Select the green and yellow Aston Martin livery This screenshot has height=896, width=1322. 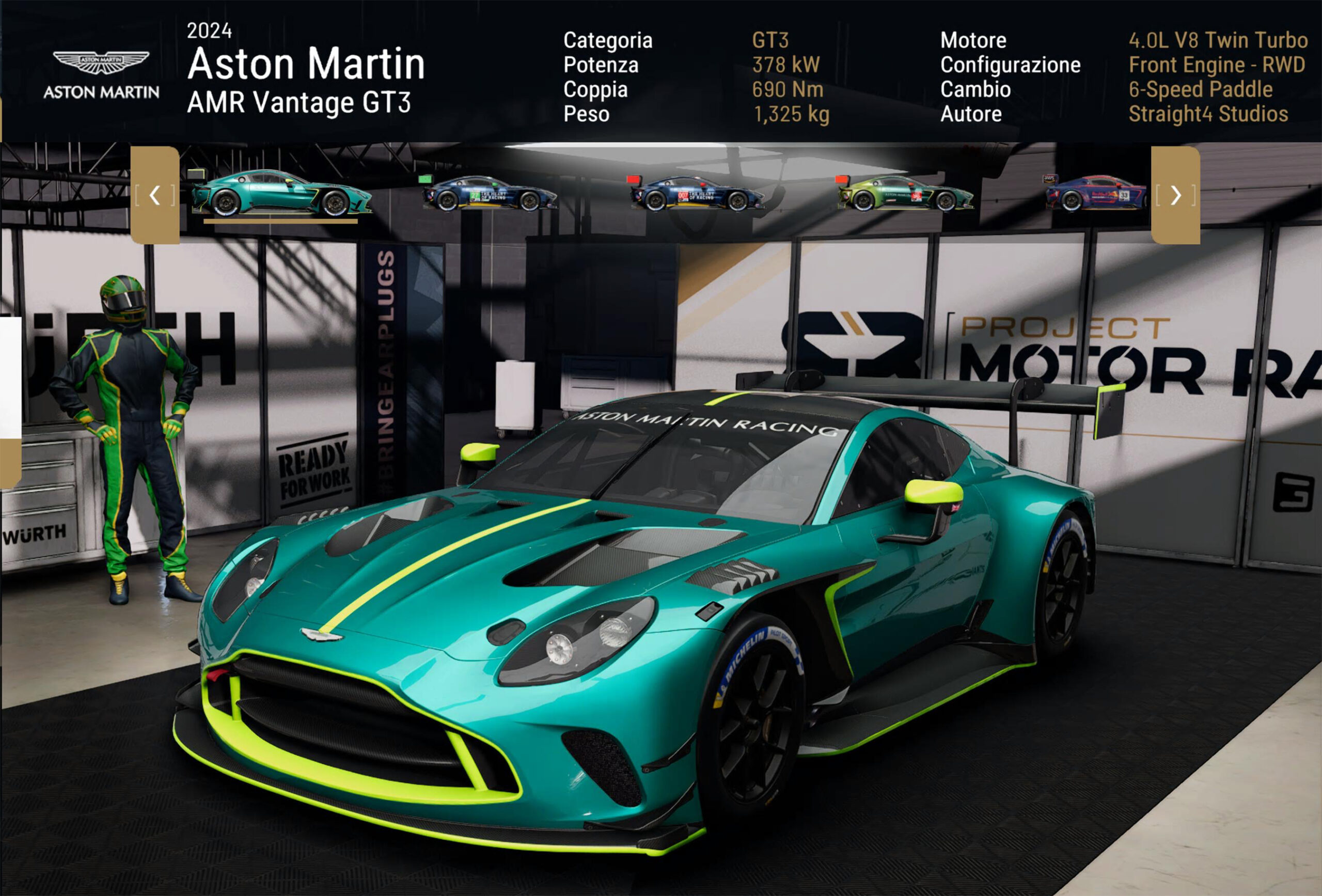coord(906,194)
